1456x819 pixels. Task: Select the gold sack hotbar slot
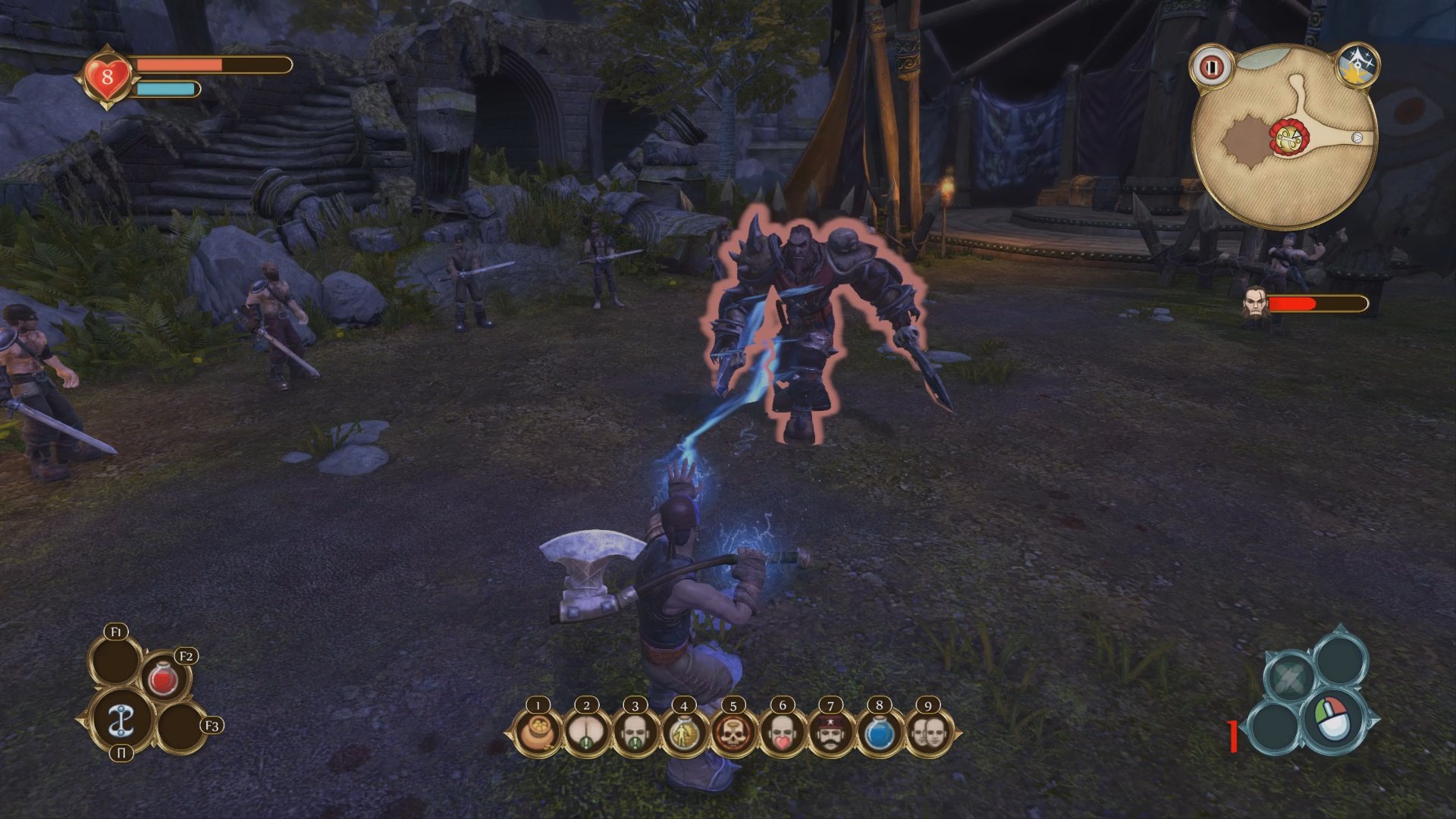[x=538, y=734]
